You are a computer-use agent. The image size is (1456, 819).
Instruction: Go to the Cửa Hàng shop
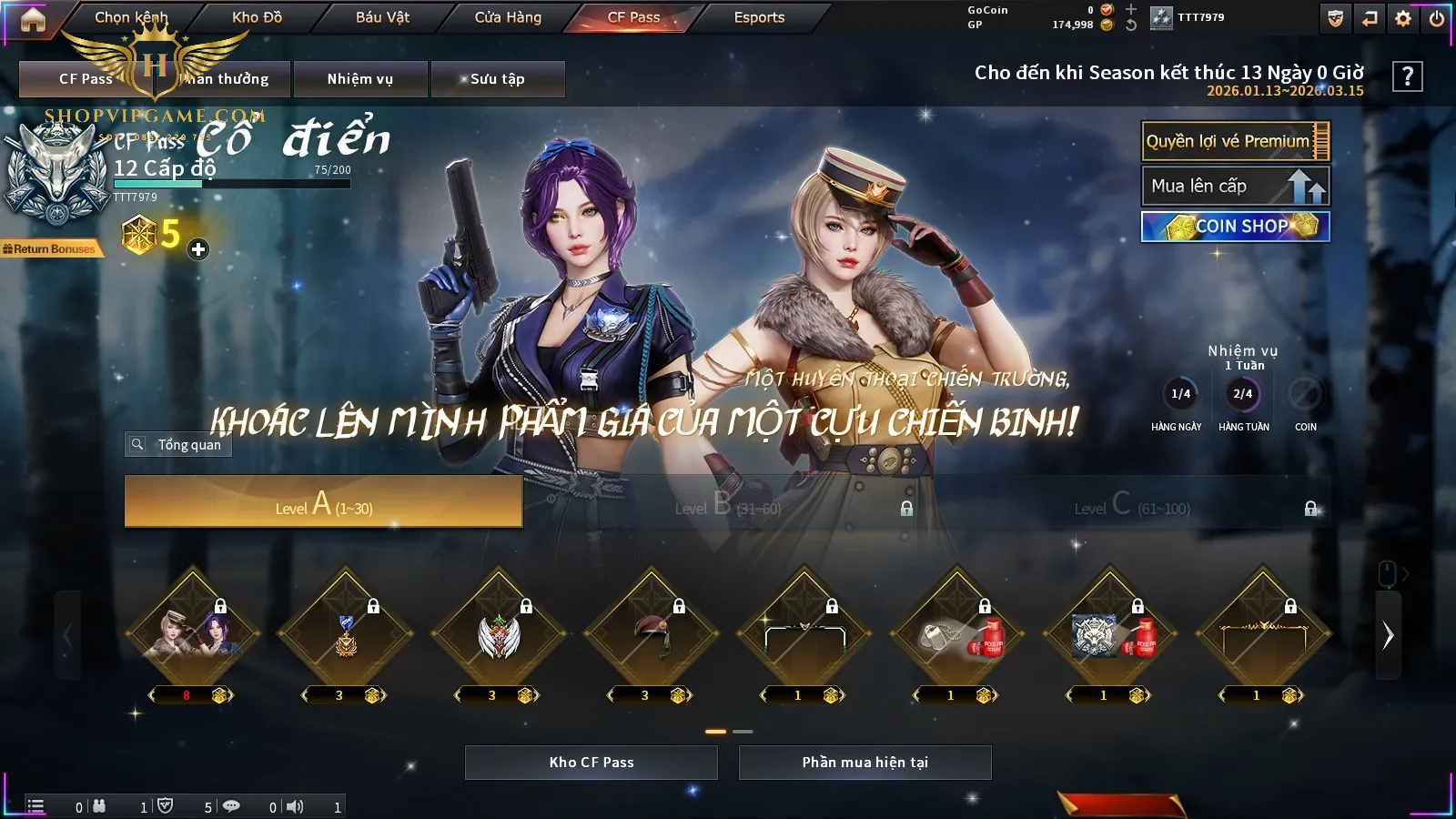(x=508, y=17)
